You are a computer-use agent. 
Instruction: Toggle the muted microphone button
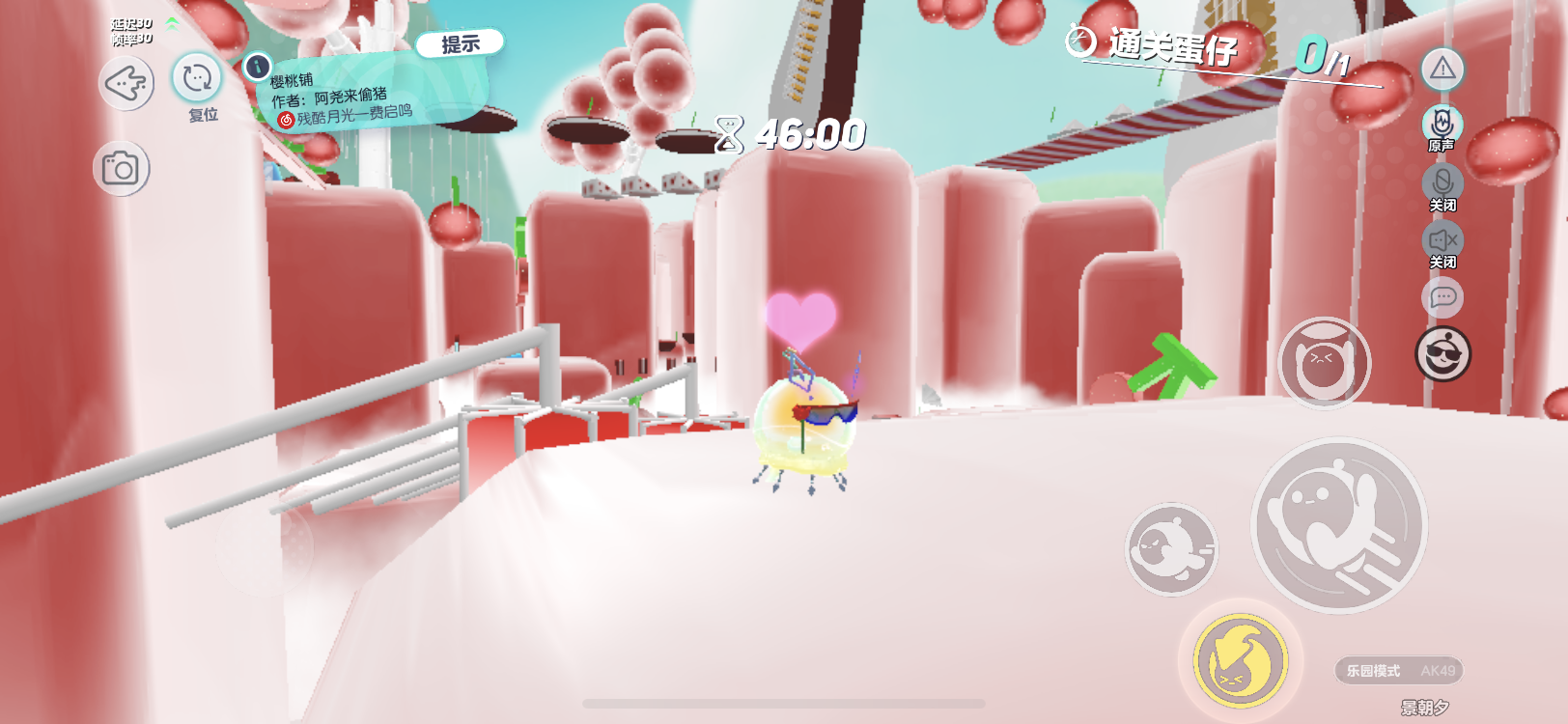[x=1442, y=183]
